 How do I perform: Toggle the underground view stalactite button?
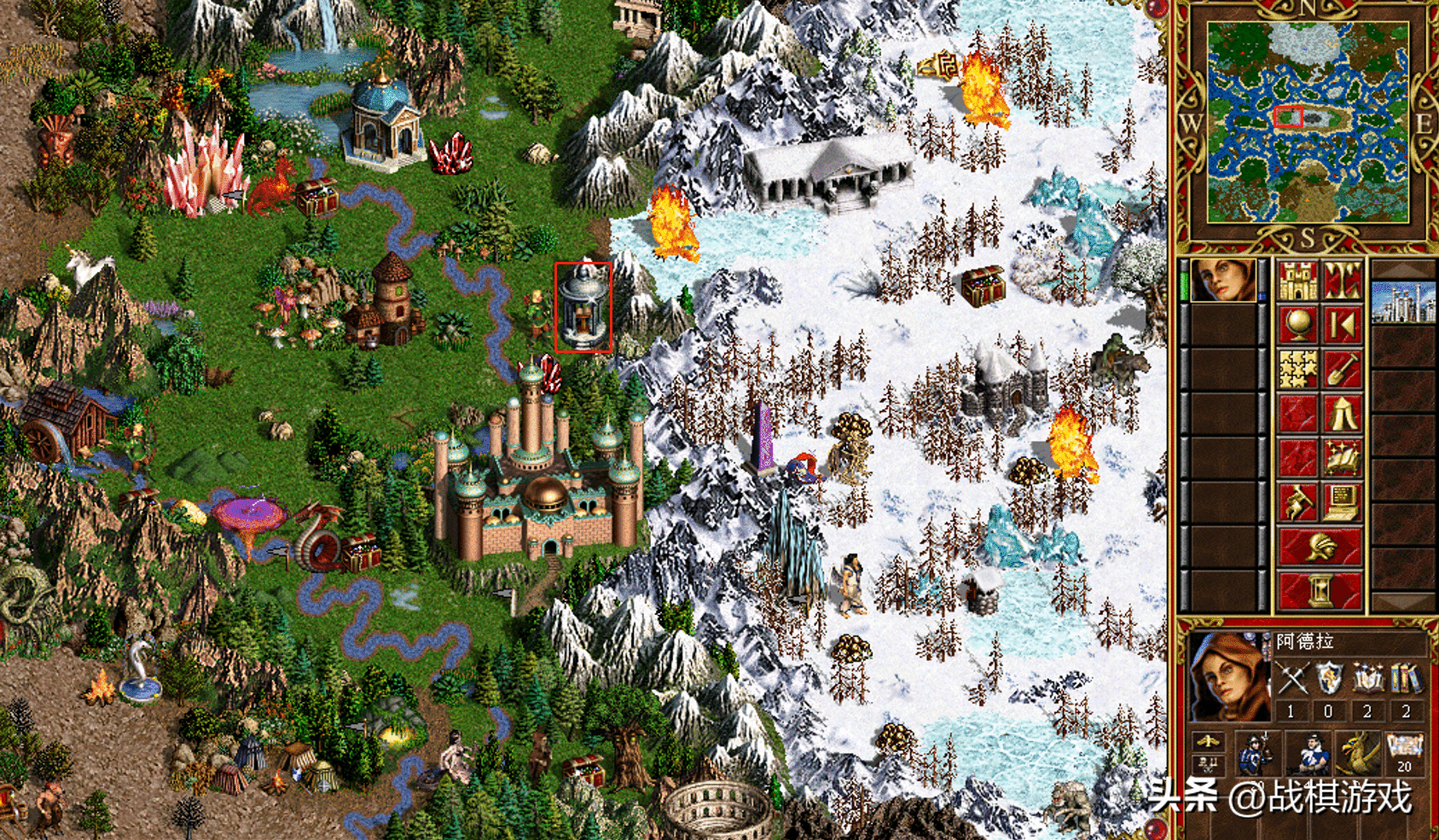coord(1342,281)
